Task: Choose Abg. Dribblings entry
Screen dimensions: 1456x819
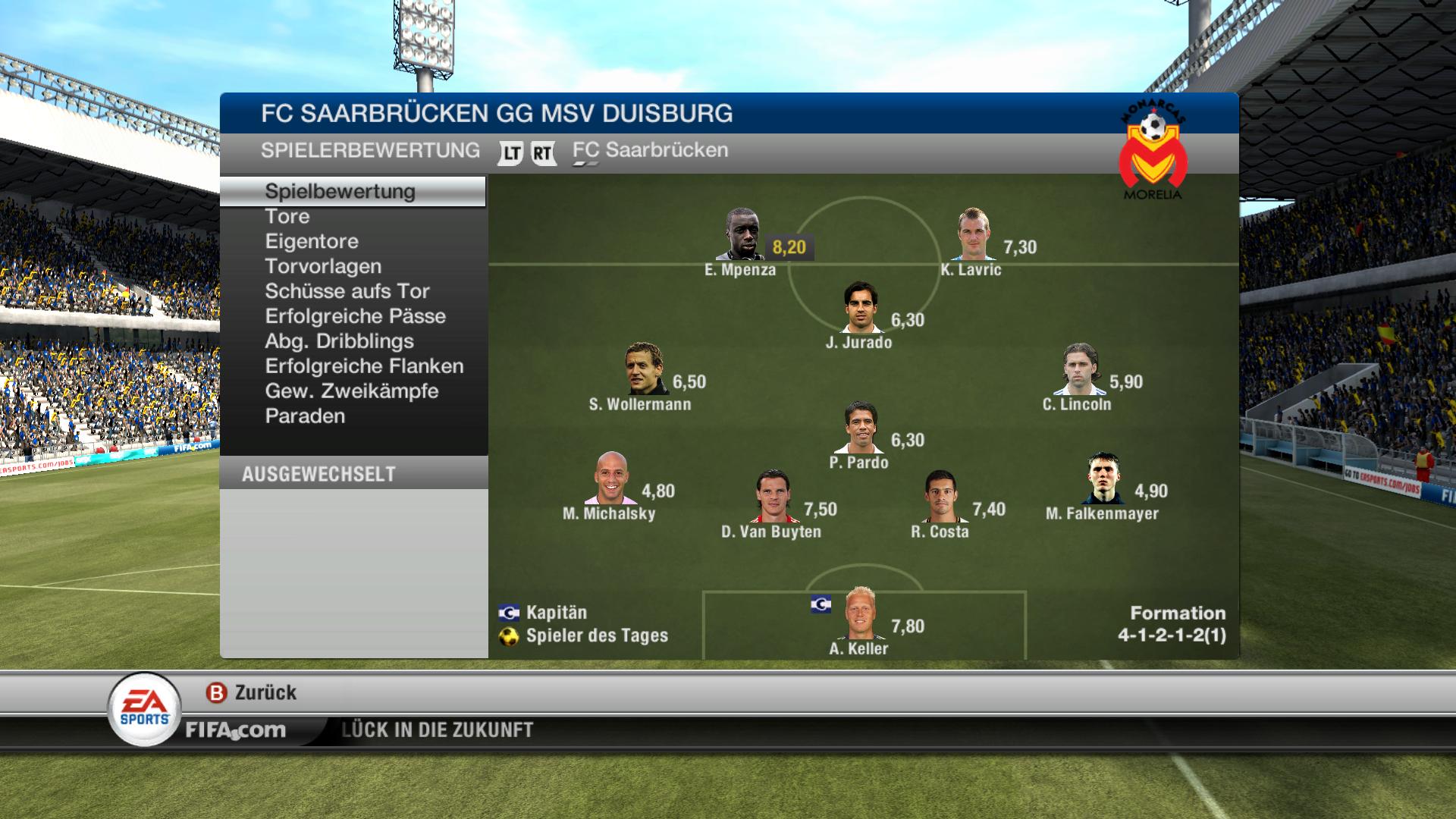Action: click(x=339, y=342)
